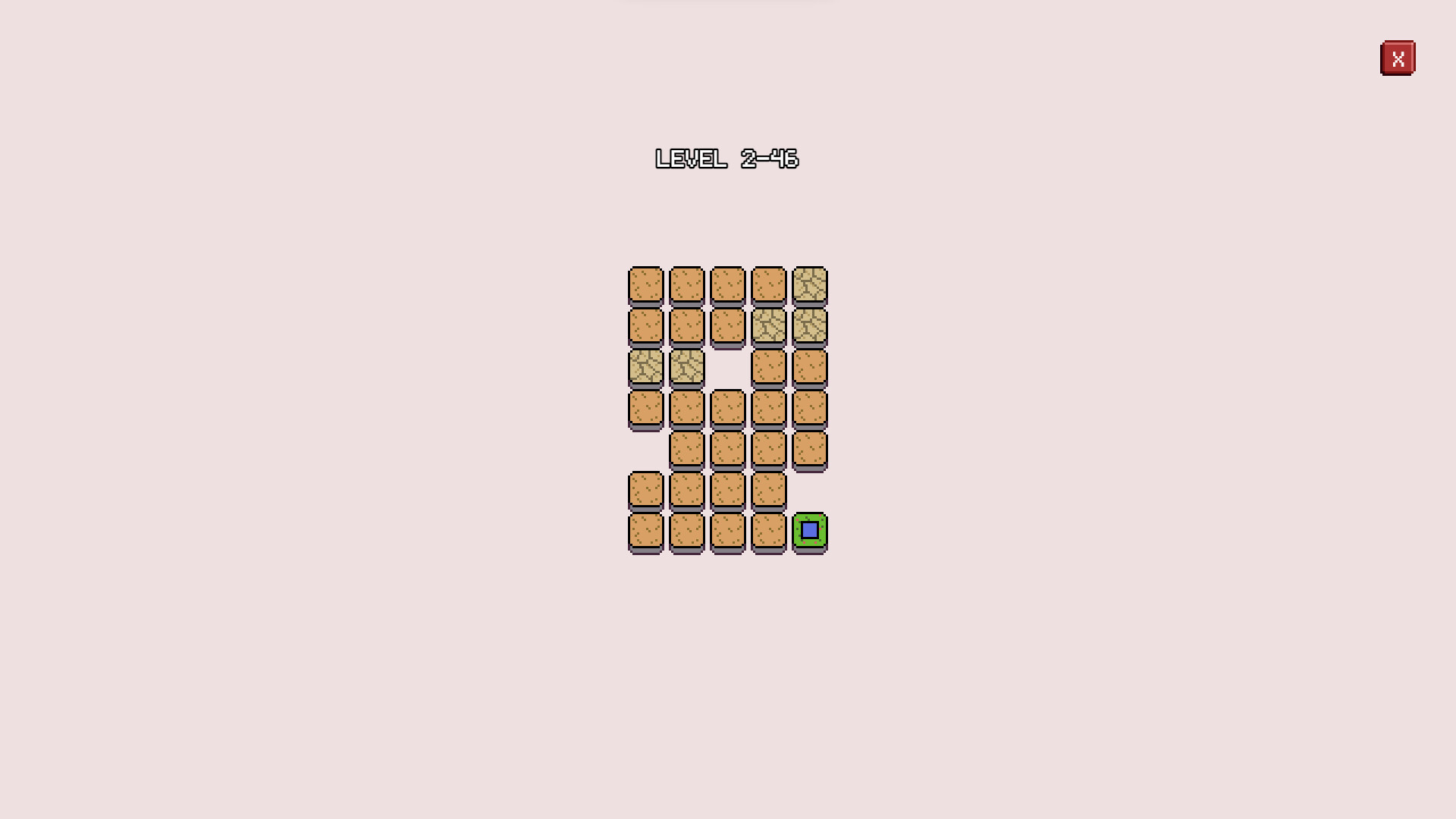Select the sand tile right of the grid gap
This screenshot has width=1456, height=819.
click(769, 368)
